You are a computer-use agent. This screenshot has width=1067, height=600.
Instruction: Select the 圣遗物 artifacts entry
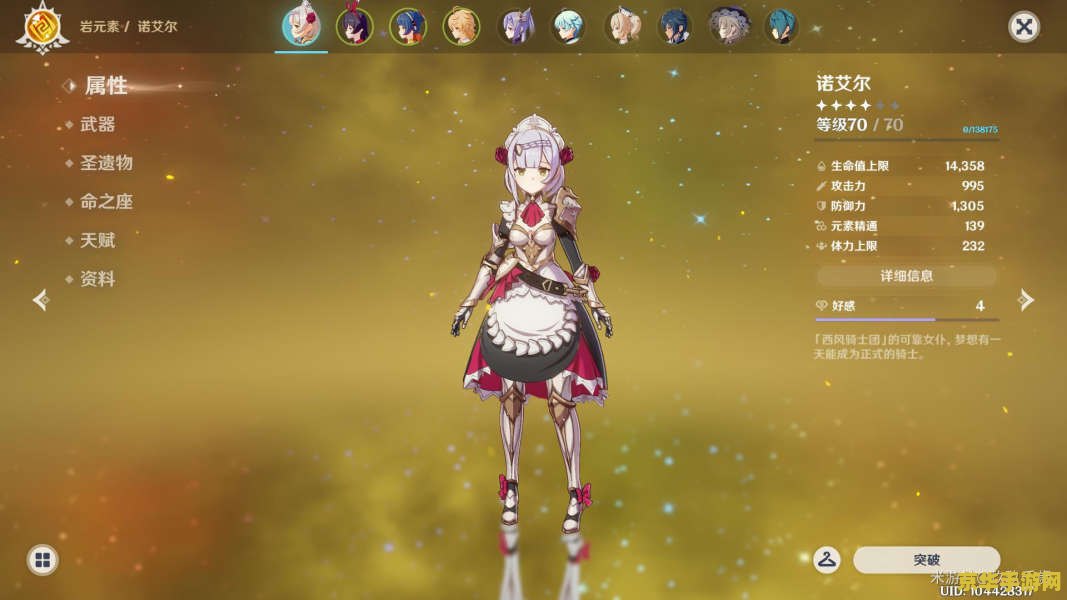coord(106,163)
